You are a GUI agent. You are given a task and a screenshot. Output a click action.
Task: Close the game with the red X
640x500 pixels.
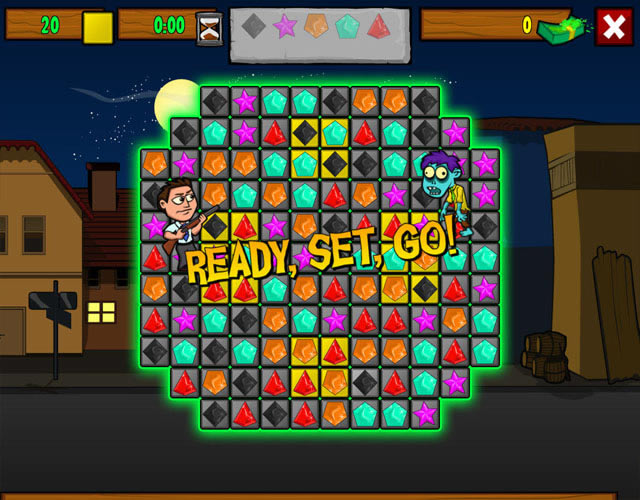coord(613,26)
